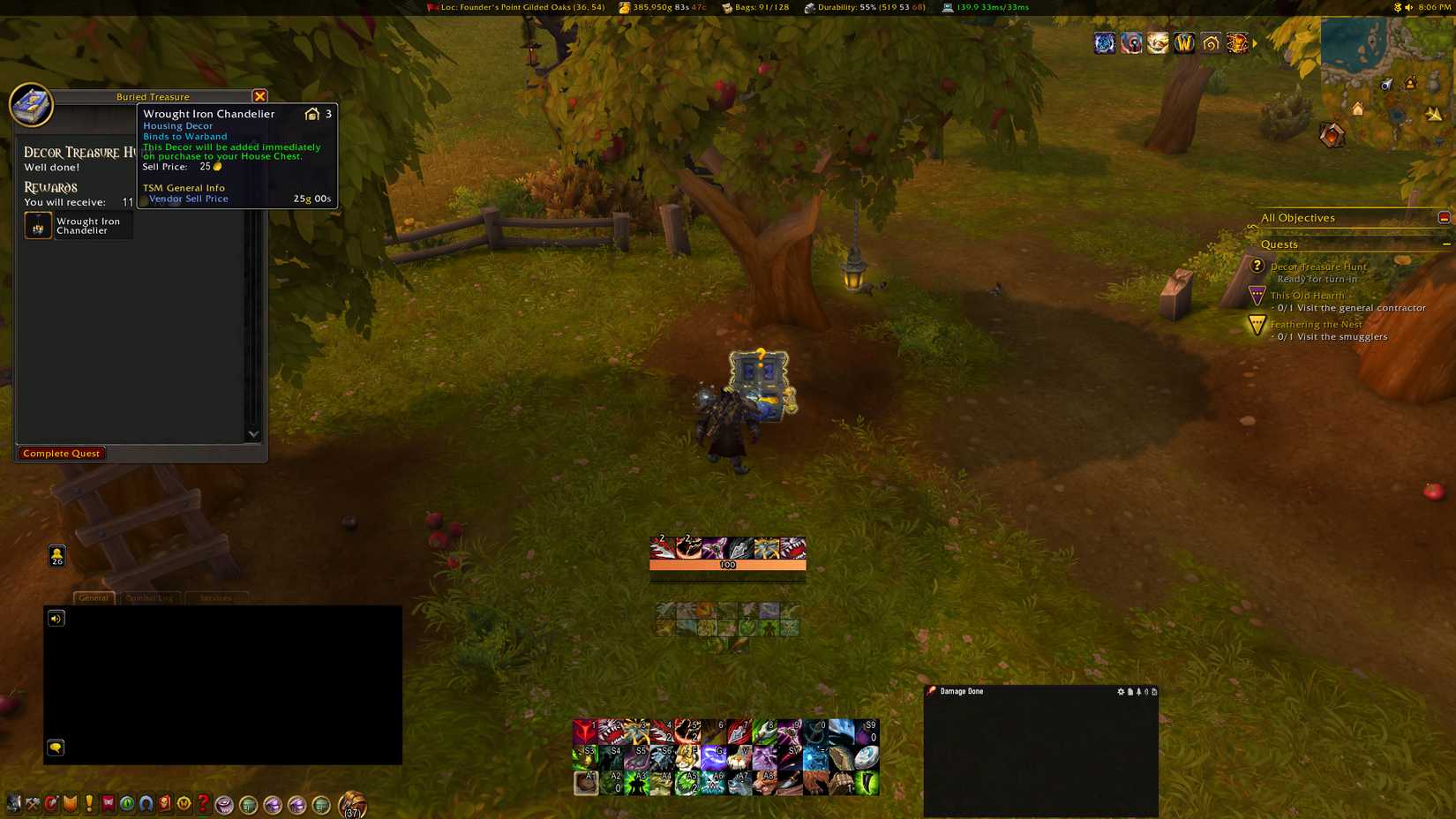Viewport: 1456px width, 819px height.
Task: Open the housing panel icon near minimap
Action: [x=1210, y=41]
